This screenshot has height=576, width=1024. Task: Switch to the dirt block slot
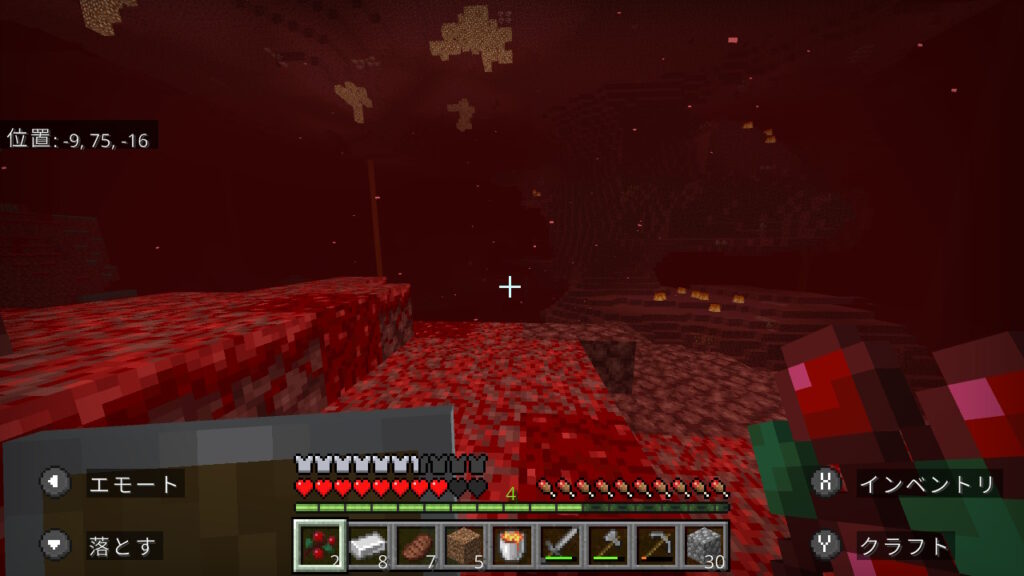point(463,545)
